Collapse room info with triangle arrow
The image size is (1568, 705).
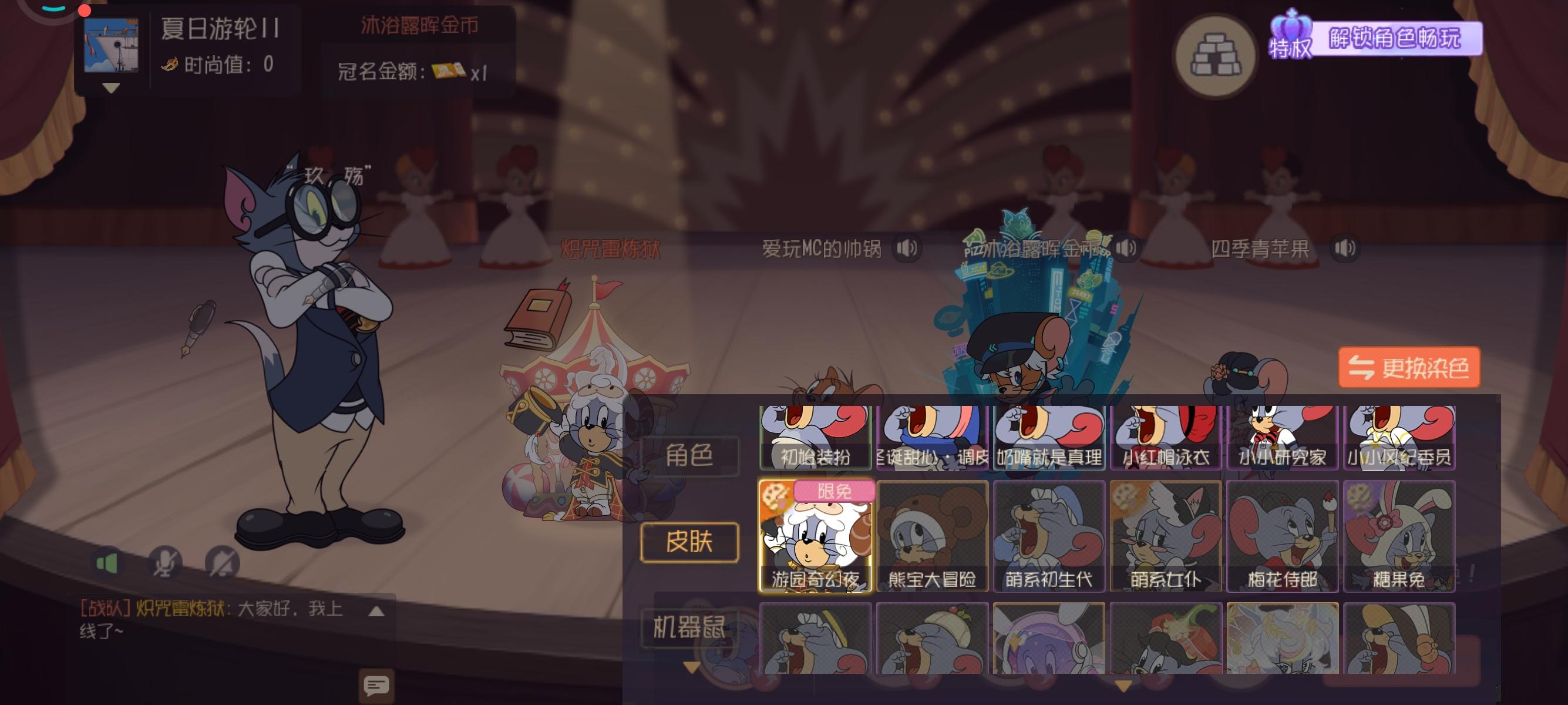coord(110,89)
